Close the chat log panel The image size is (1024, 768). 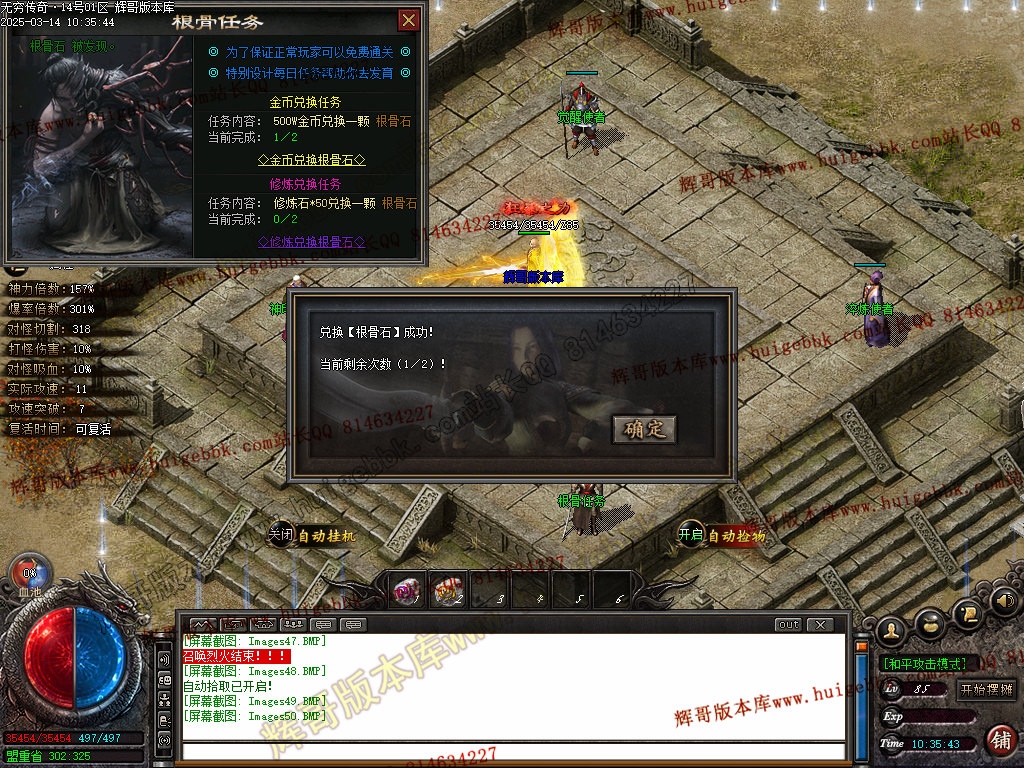820,625
